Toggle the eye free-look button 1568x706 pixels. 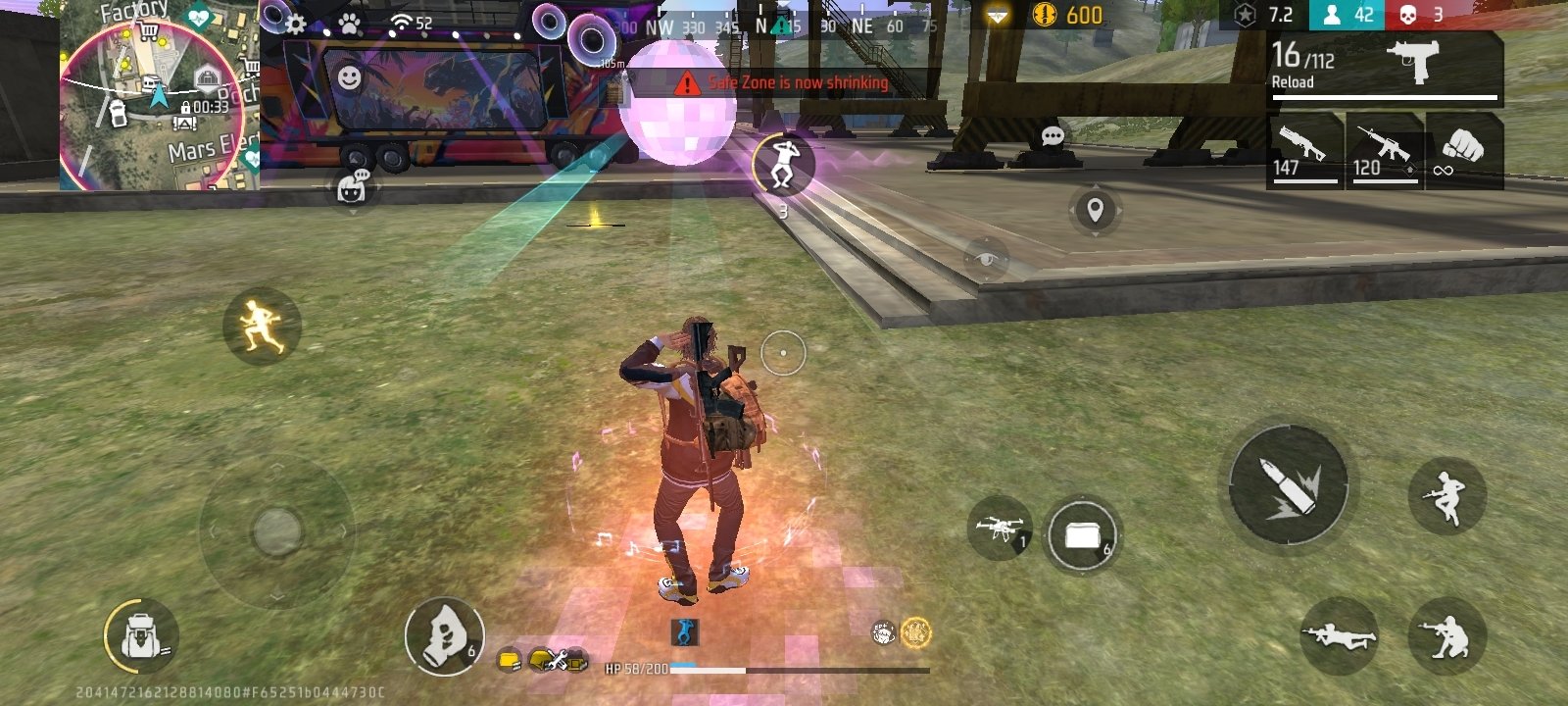pyautogui.click(x=987, y=259)
